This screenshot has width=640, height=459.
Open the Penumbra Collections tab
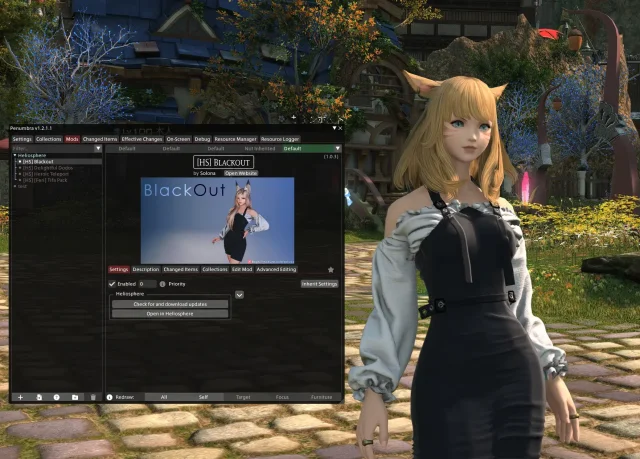(49, 139)
